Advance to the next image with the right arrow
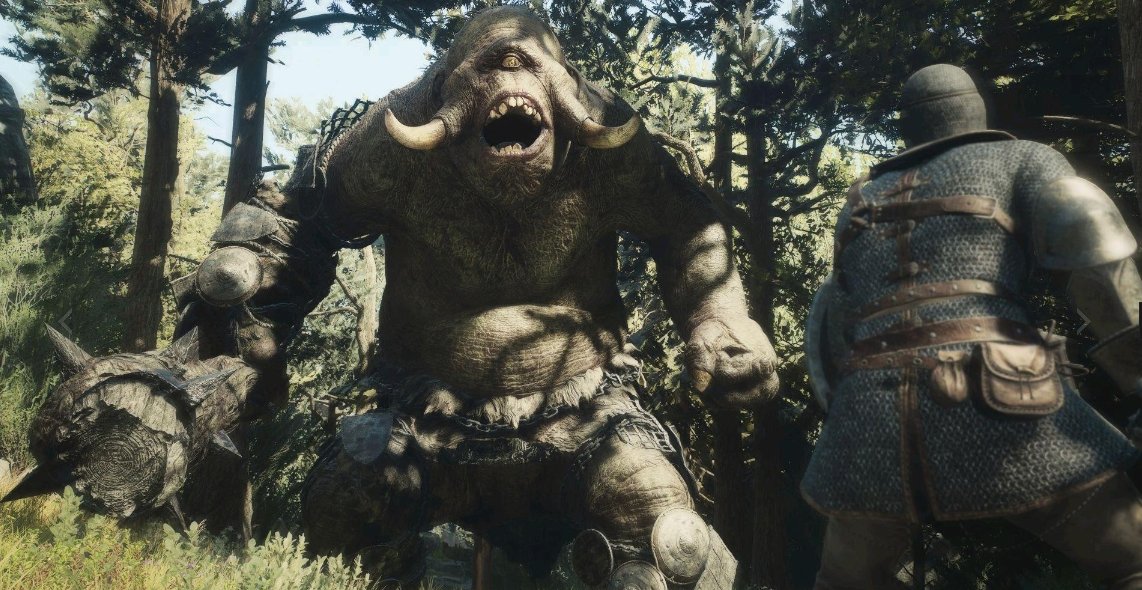1142x590 pixels. tap(1082, 321)
